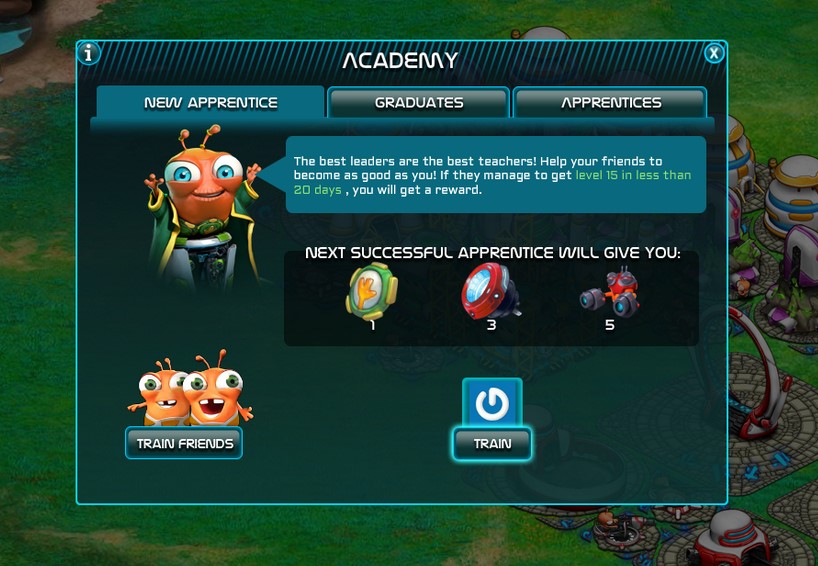Screen dimensions: 818x566
Task: Open the Academy info button
Action: (x=89, y=53)
